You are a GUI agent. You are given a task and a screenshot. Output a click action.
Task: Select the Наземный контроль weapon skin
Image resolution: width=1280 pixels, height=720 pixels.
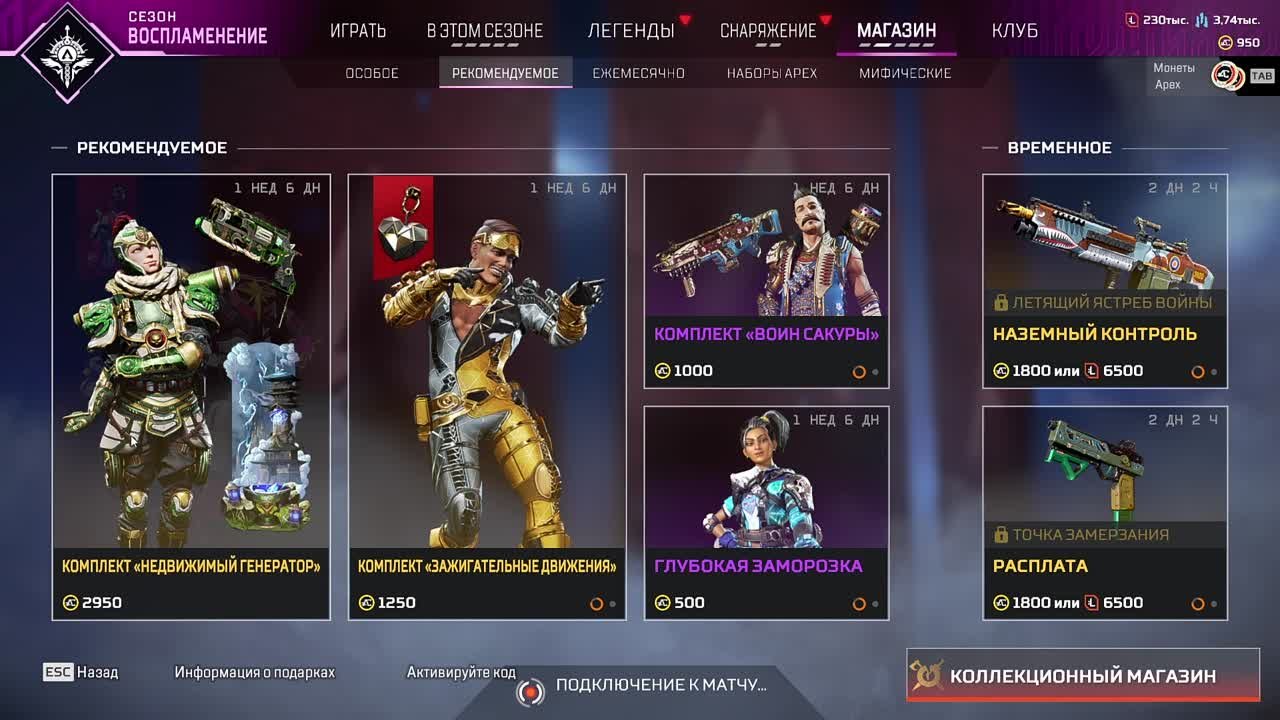tap(1105, 281)
